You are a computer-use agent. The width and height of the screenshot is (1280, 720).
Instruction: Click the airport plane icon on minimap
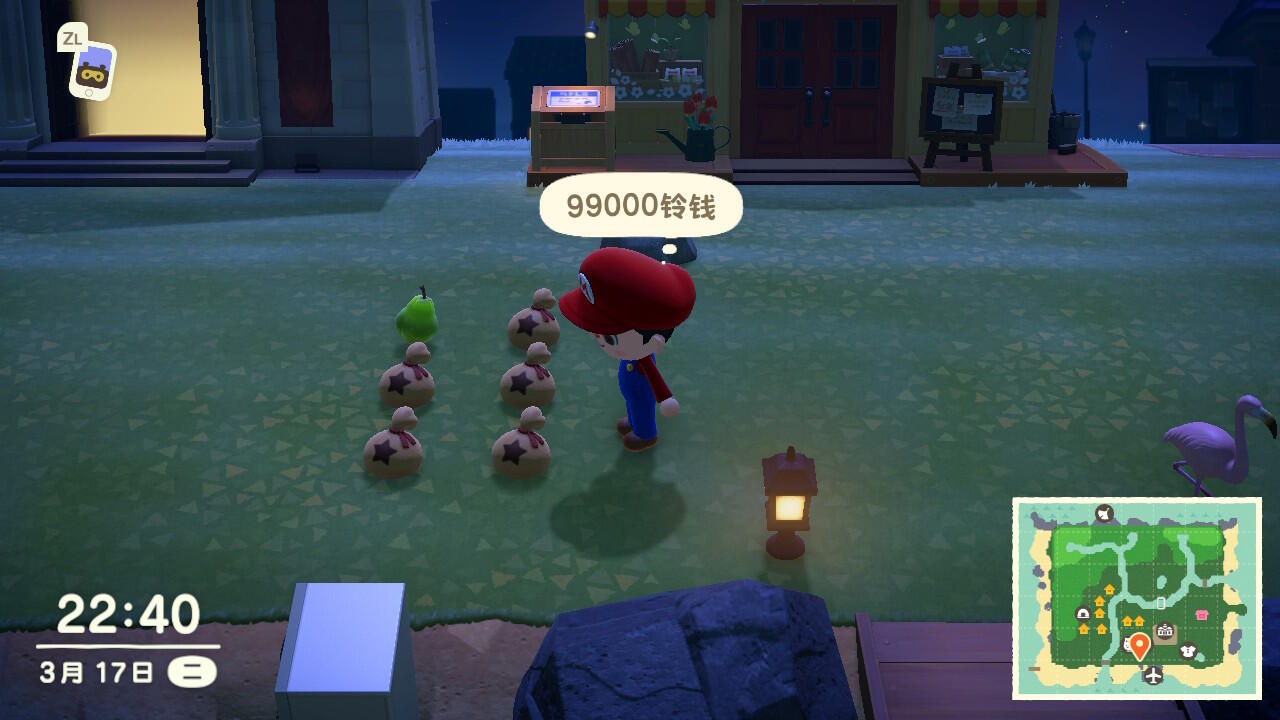coord(1154,676)
